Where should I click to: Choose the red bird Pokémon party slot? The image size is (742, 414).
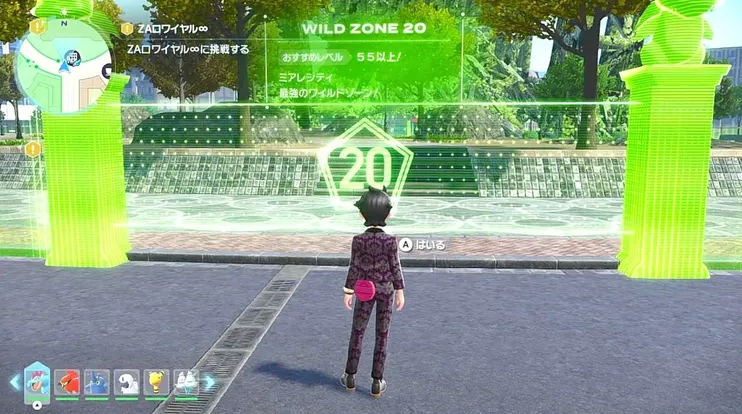point(67,381)
